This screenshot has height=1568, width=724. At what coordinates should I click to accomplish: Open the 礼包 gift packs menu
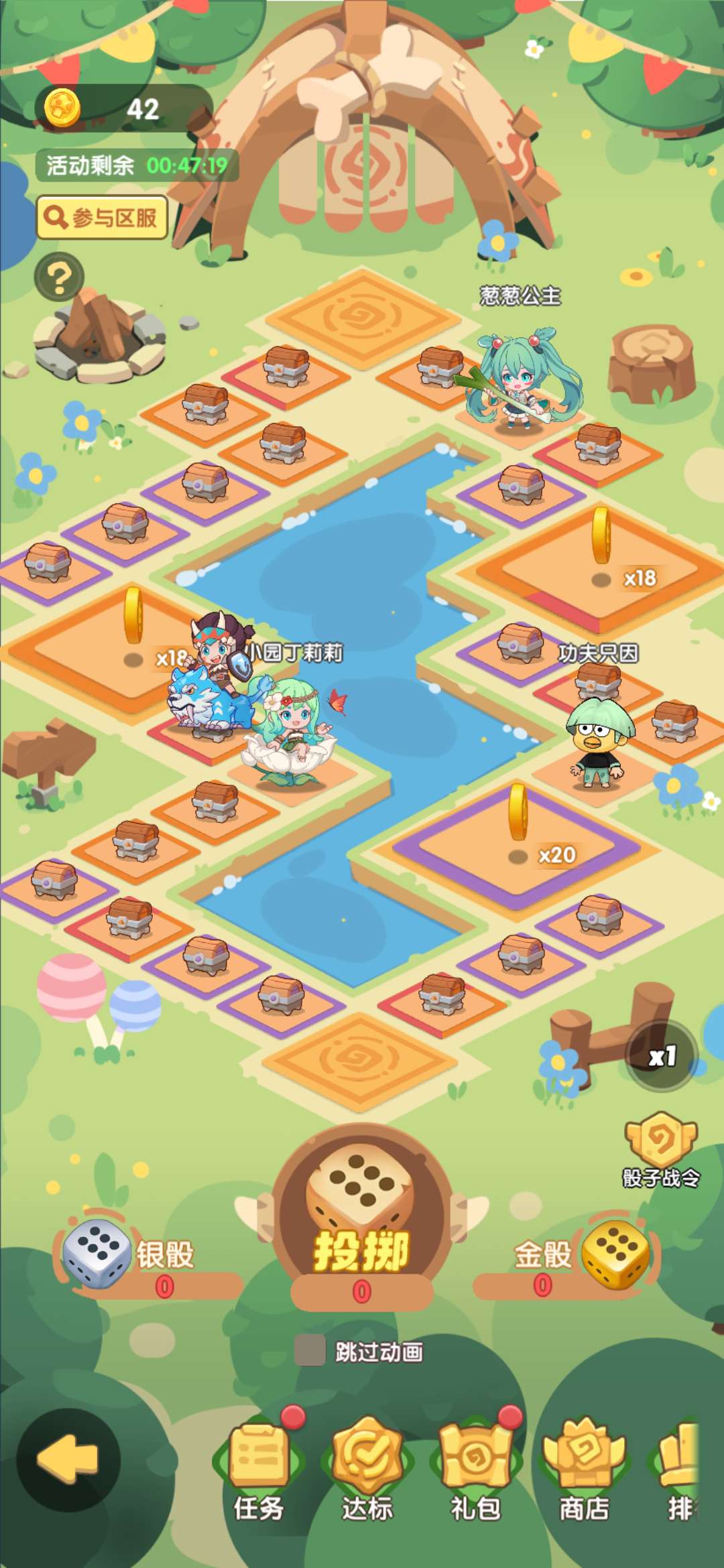[475, 1469]
